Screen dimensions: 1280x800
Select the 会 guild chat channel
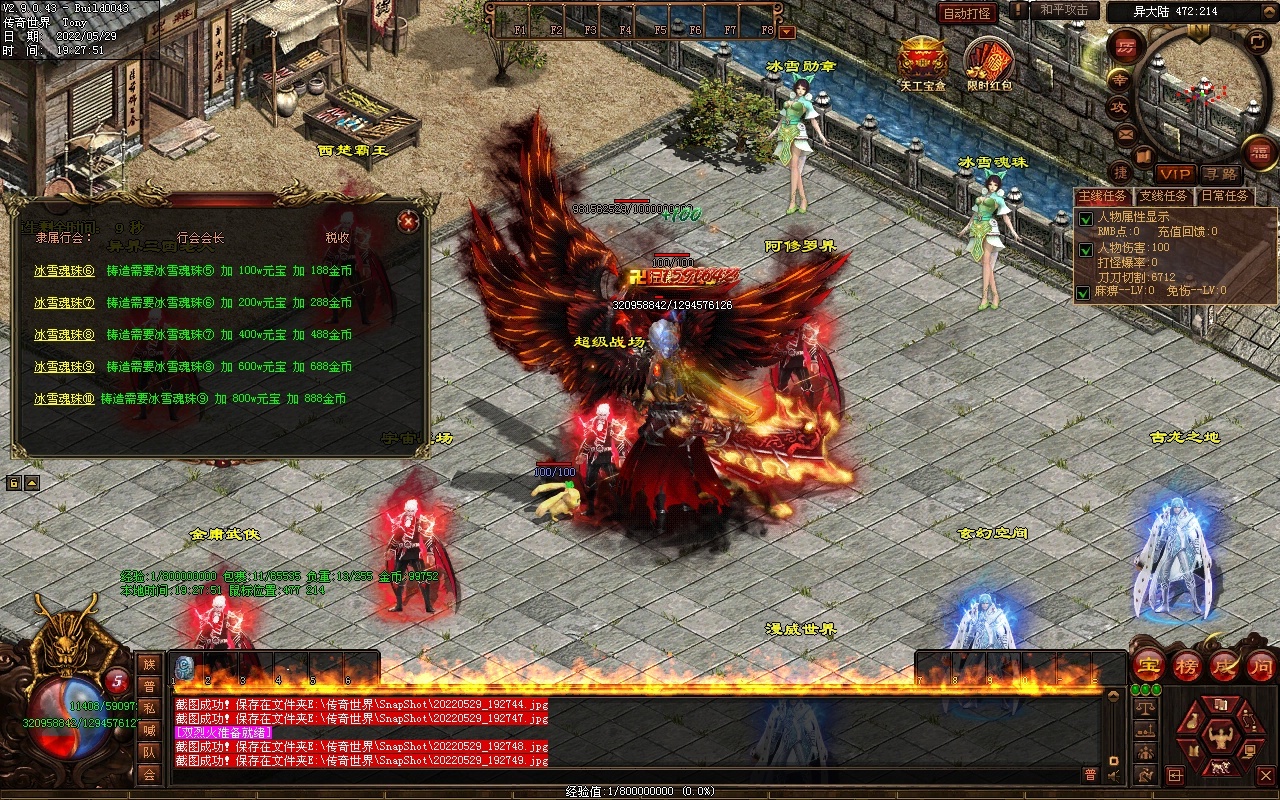(149, 774)
